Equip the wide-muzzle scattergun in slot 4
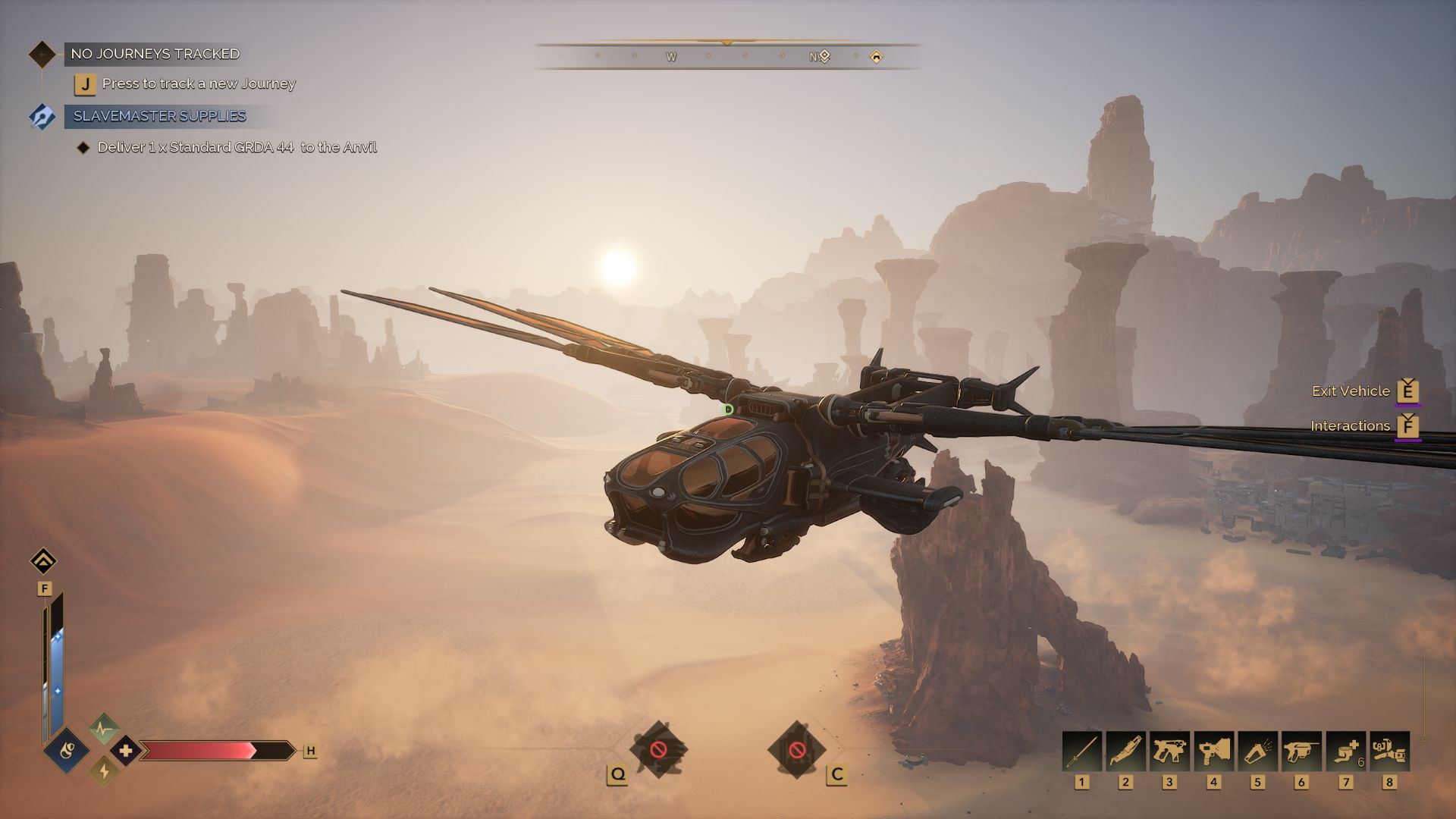Image resolution: width=1456 pixels, height=819 pixels. [1213, 751]
